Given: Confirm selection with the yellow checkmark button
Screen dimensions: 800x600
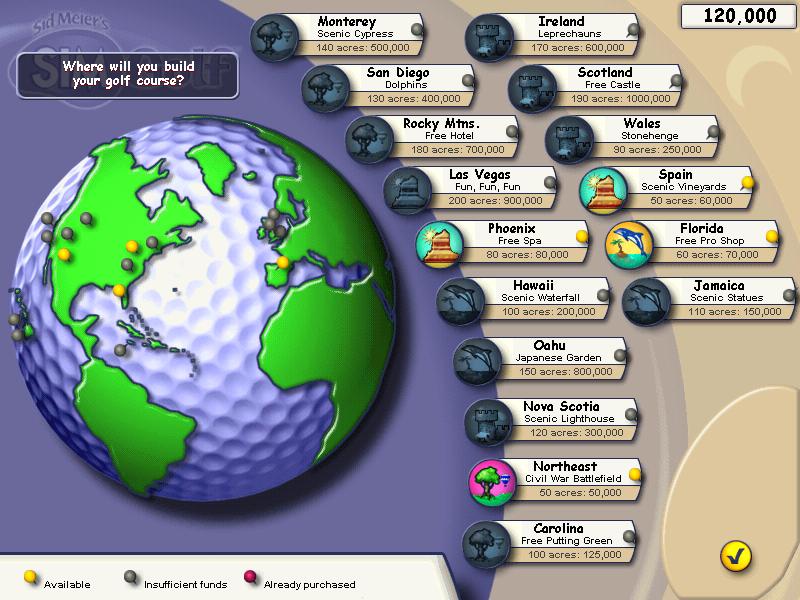Looking at the screenshot, I should click(x=735, y=555).
